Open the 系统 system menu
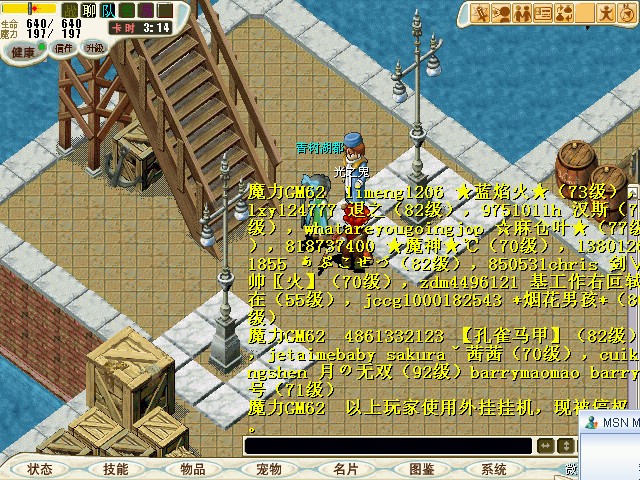Image resolution: width=640 pixels, height=480 pixels. pyautogui.click(x=494, y=468)
